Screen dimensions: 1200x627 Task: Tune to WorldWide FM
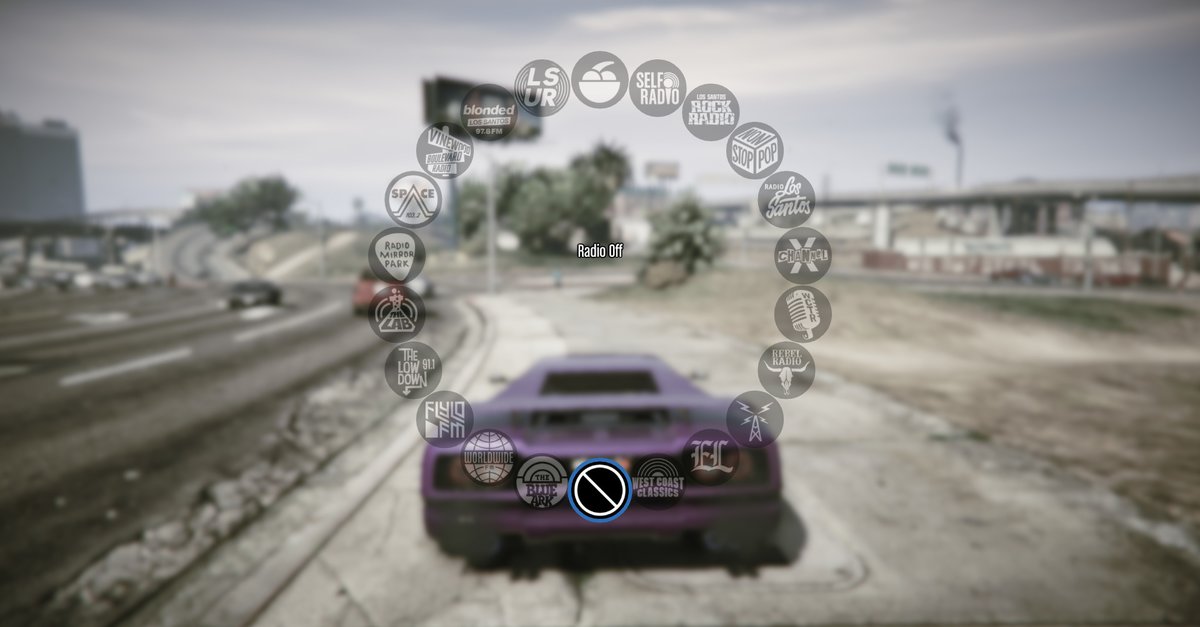488,458
